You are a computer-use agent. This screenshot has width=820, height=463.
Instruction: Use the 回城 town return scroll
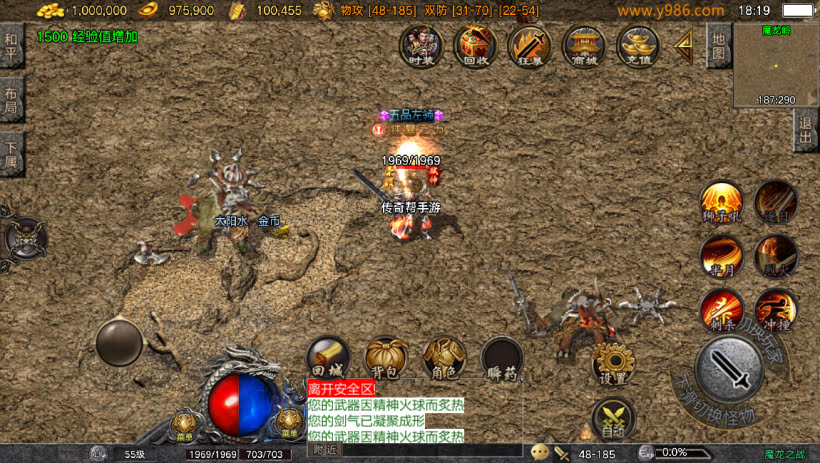click(x=328, y=358)
